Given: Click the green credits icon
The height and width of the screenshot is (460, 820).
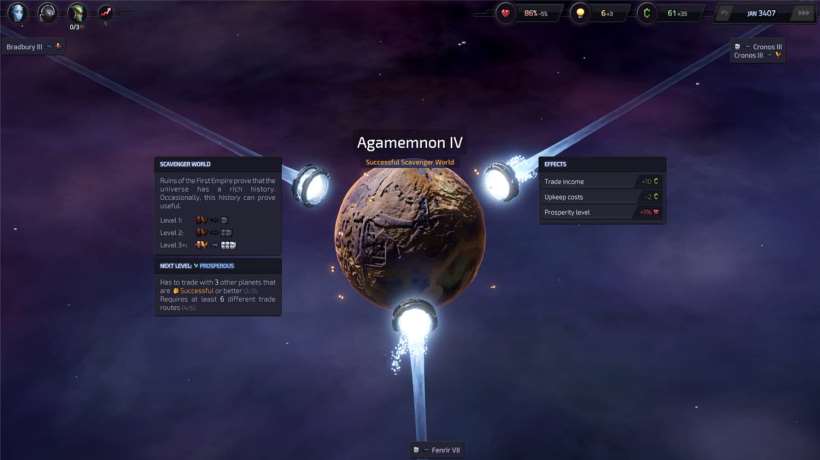Looking at the screenshot, I should tap(646, 13).
